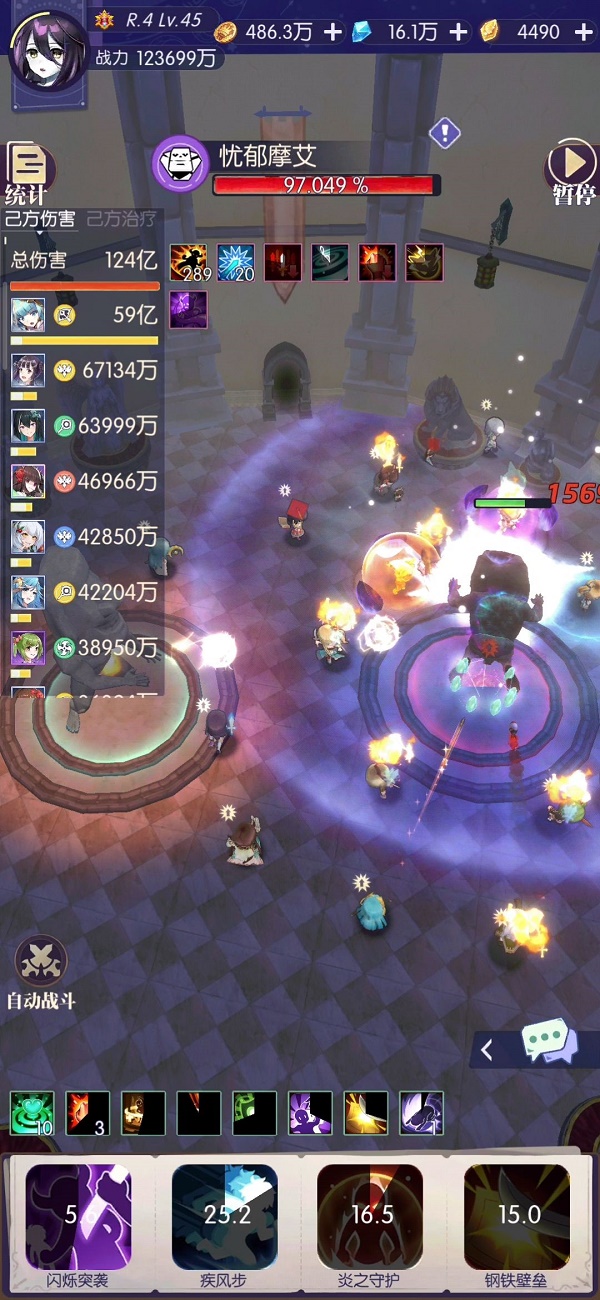Add more blue diamonds with plus button
Screen dimensions: 600x1300
(458, 32)
